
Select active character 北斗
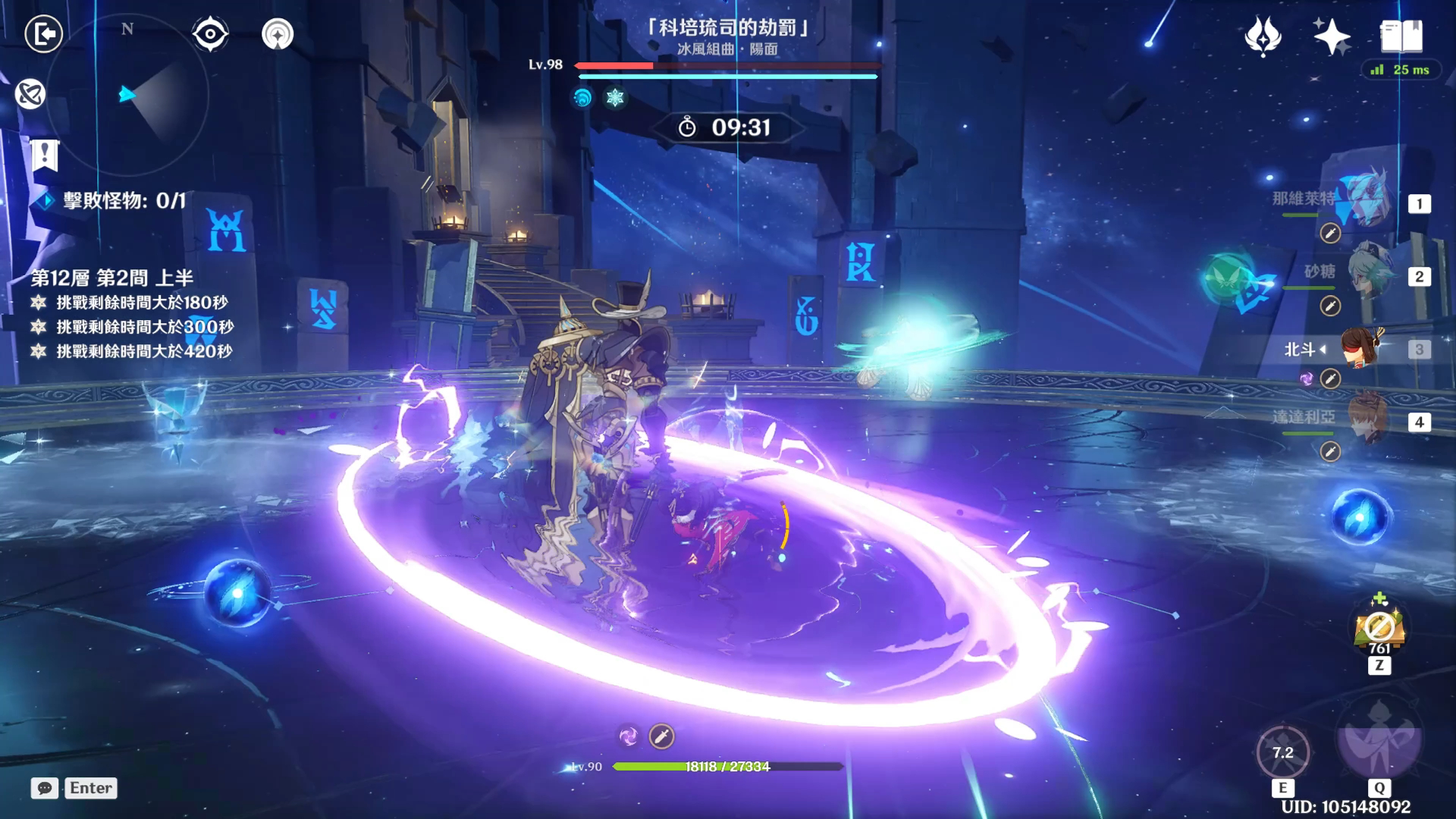point(1361,348)
